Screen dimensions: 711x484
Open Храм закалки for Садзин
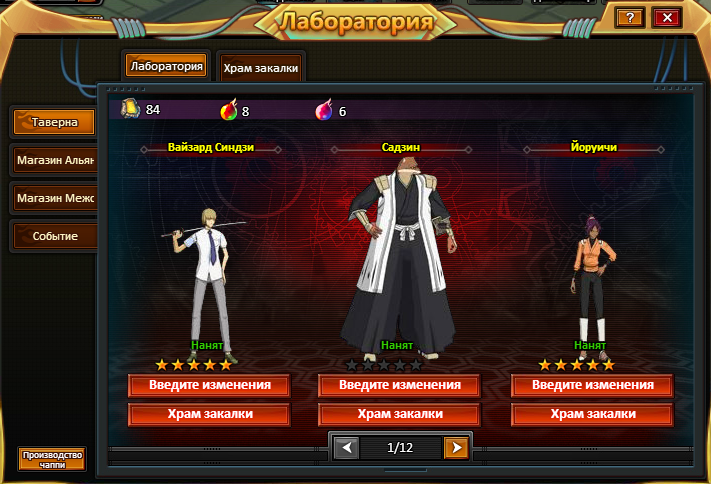(x=399, y=414)
